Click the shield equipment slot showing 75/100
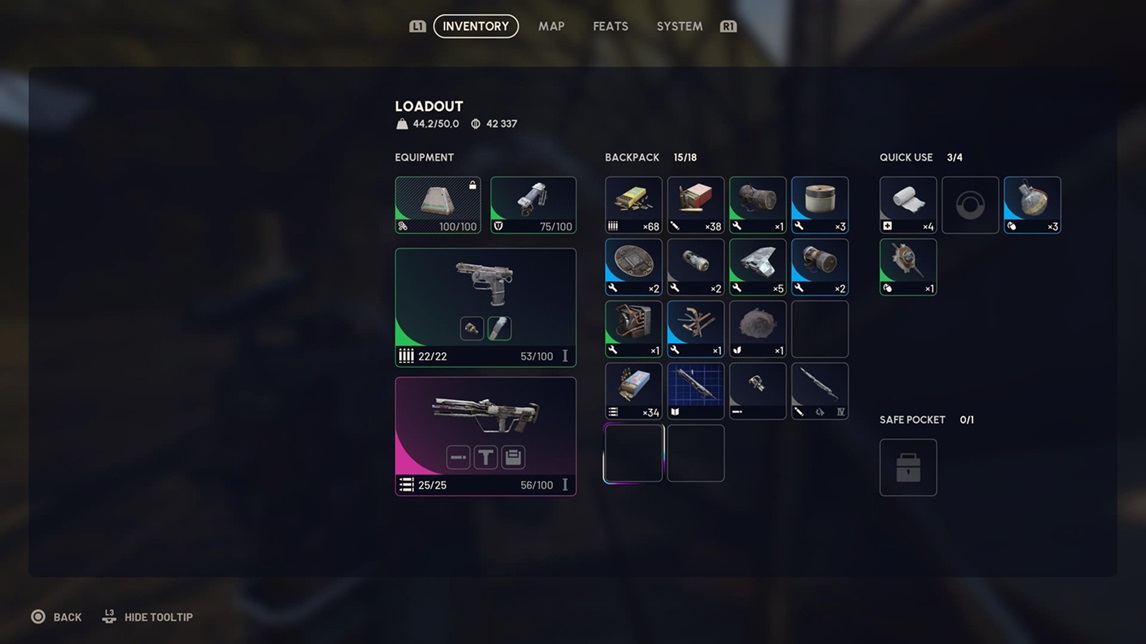Image resolution: width=1146 pixels, height=644 pixels. (533, 205)
